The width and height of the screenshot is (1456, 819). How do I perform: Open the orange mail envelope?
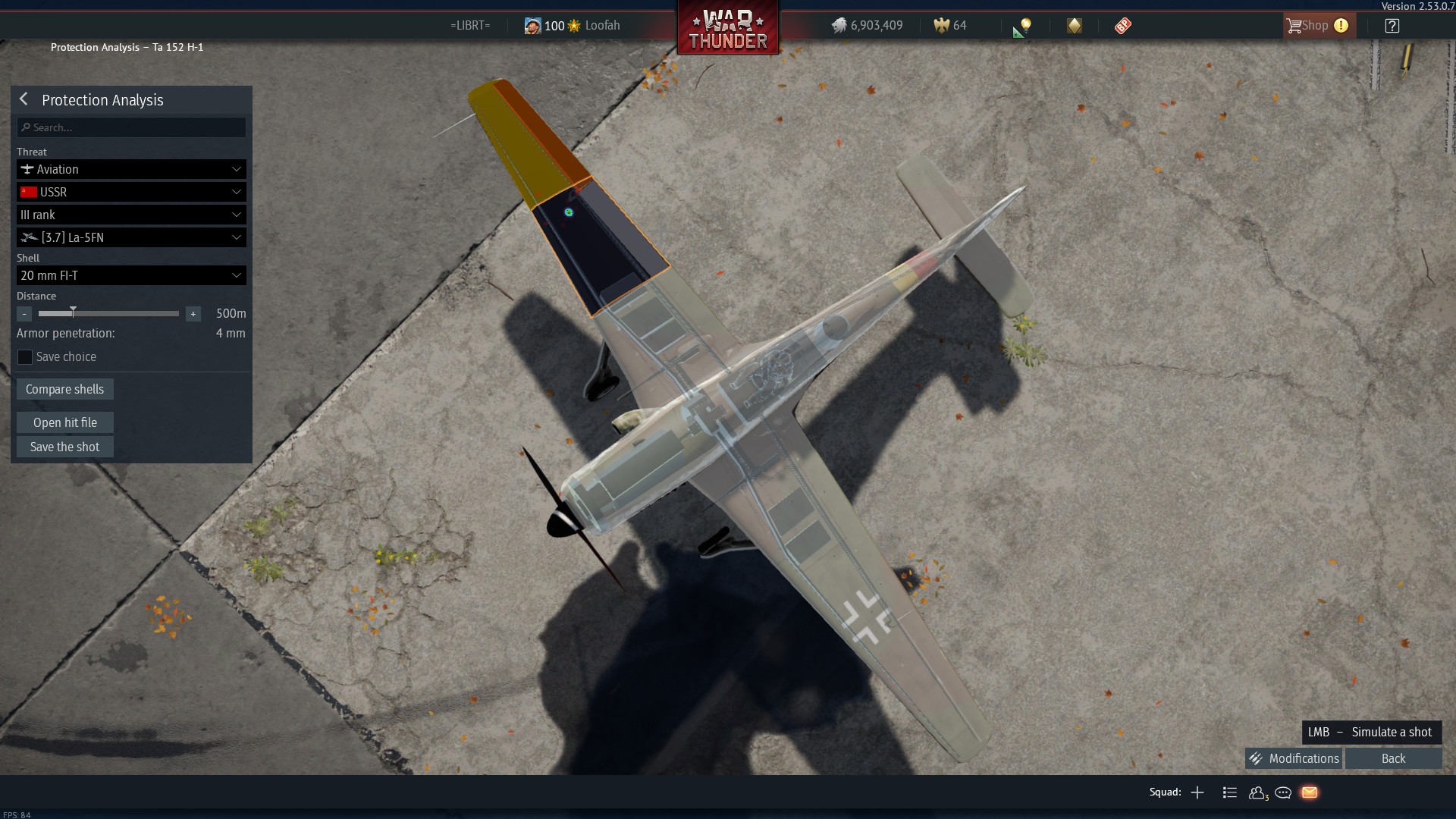click(1310, 792)
